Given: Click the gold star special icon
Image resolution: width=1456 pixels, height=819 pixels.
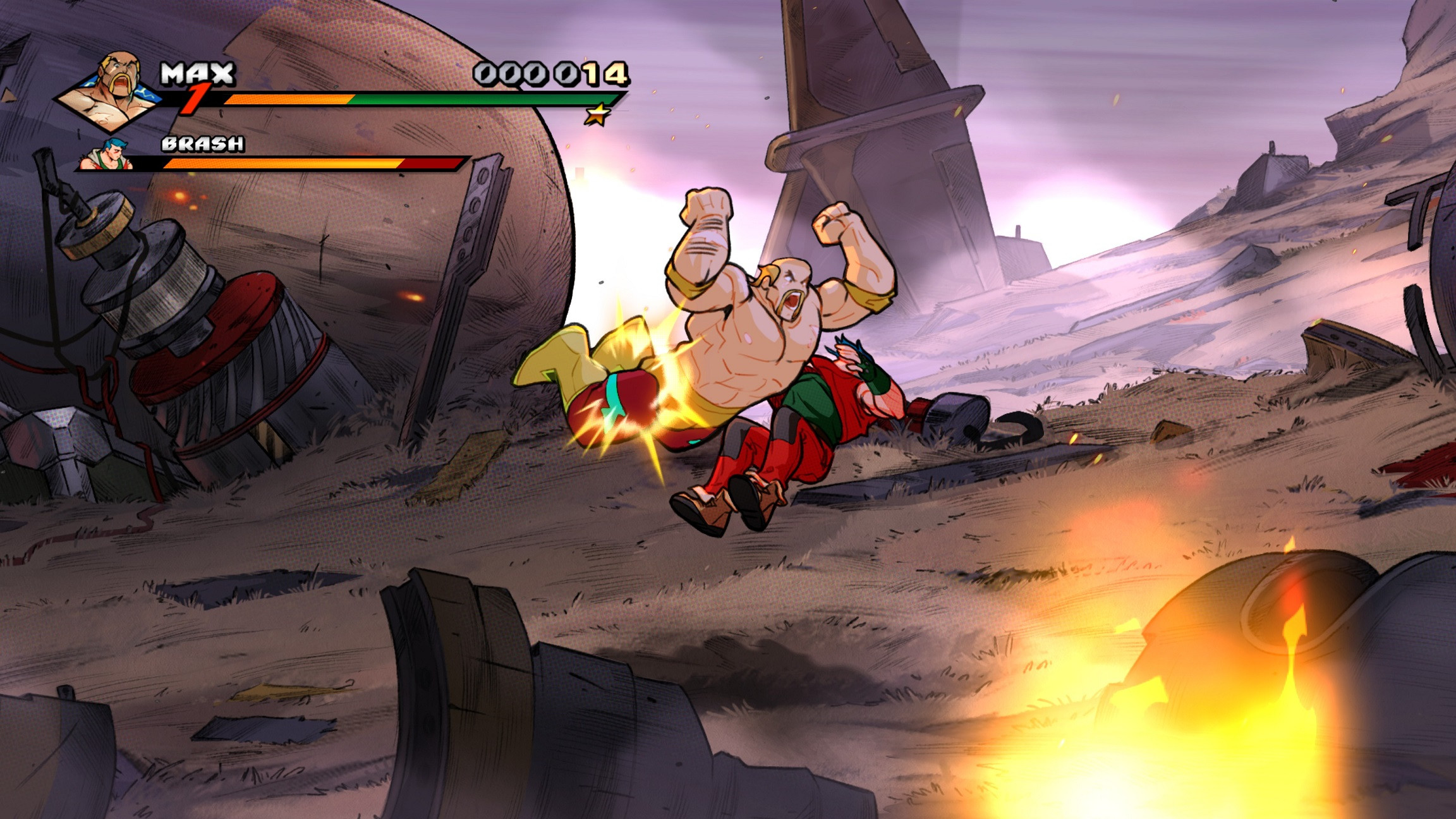Looking at the screenshot, I should [597, 115].
